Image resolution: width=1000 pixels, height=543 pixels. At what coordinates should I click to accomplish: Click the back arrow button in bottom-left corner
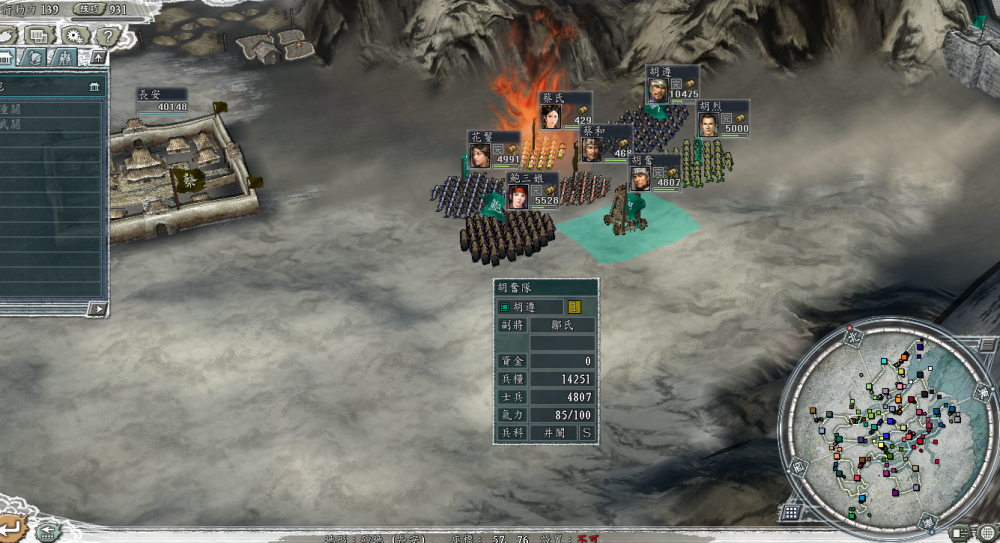13,527
